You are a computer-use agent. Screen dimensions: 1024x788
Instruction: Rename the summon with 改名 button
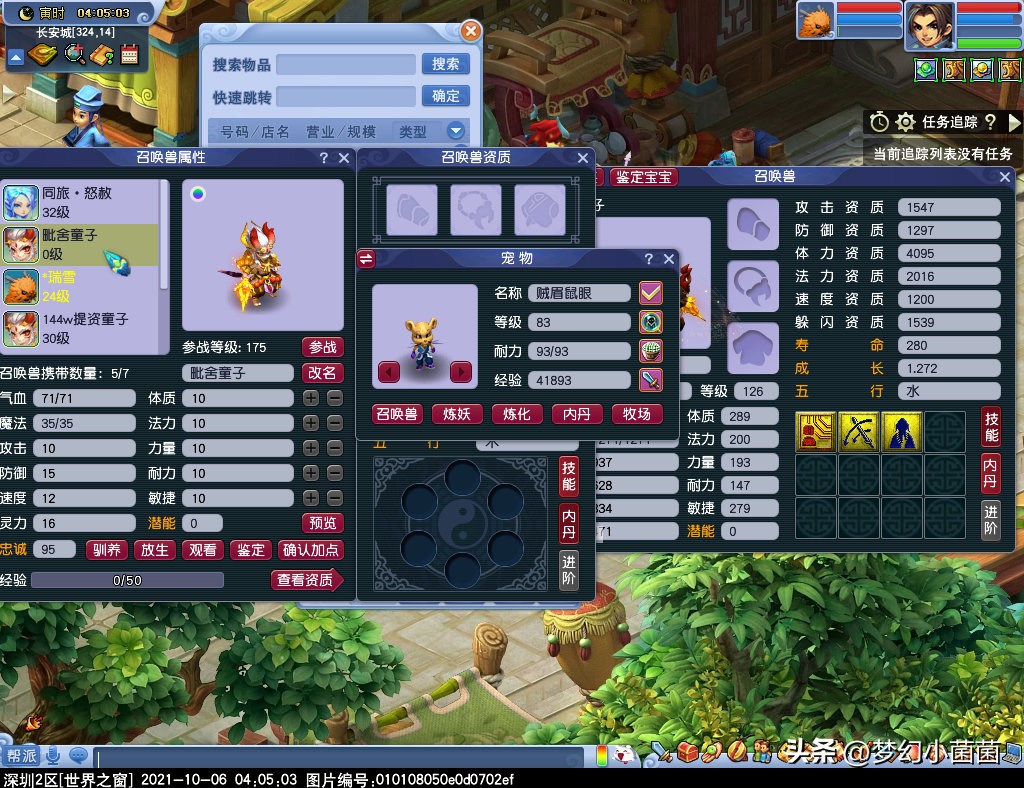pyautogui.click(x=322, y=373)
